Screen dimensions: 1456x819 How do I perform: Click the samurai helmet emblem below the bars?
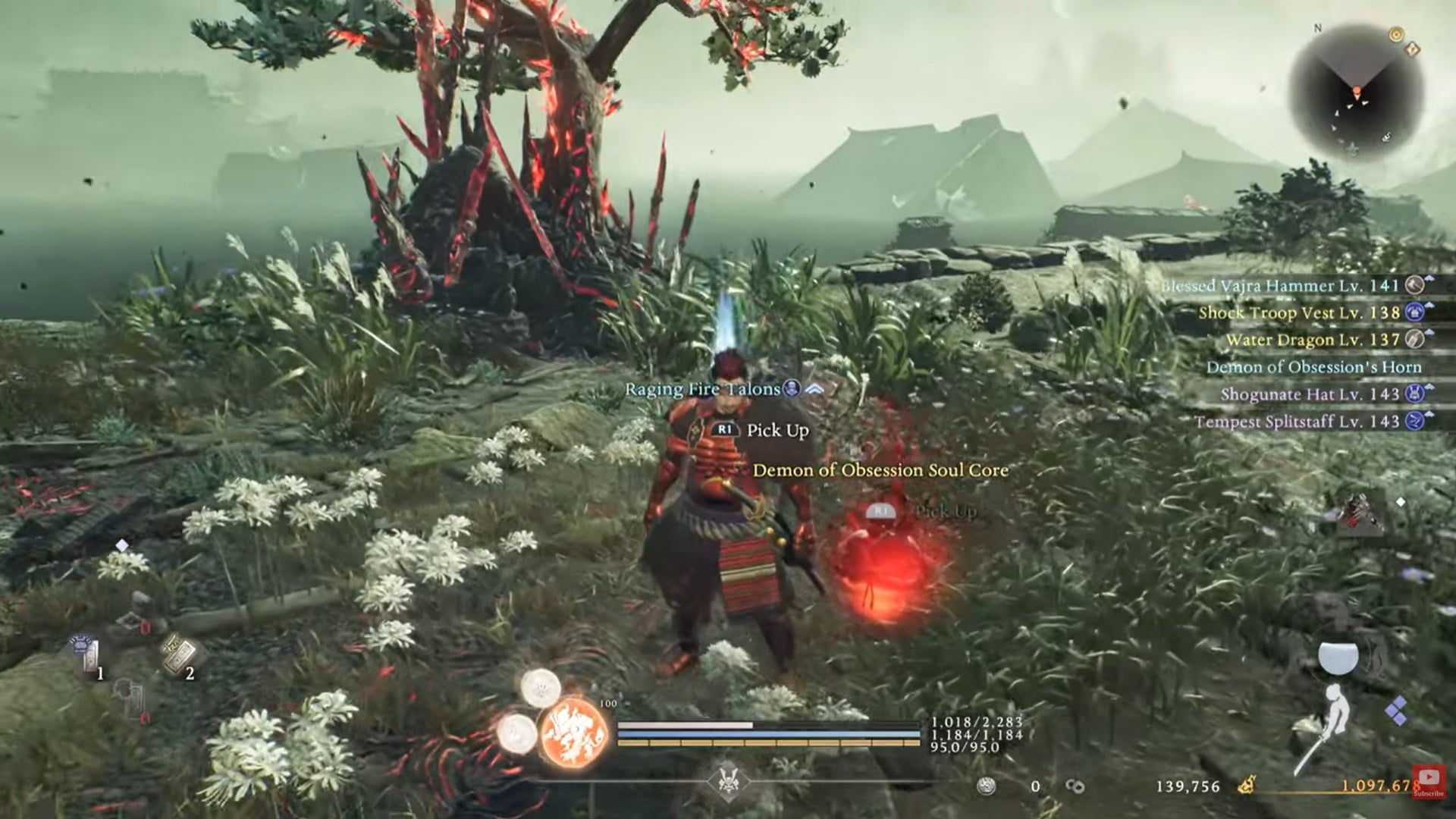(726, 781)
